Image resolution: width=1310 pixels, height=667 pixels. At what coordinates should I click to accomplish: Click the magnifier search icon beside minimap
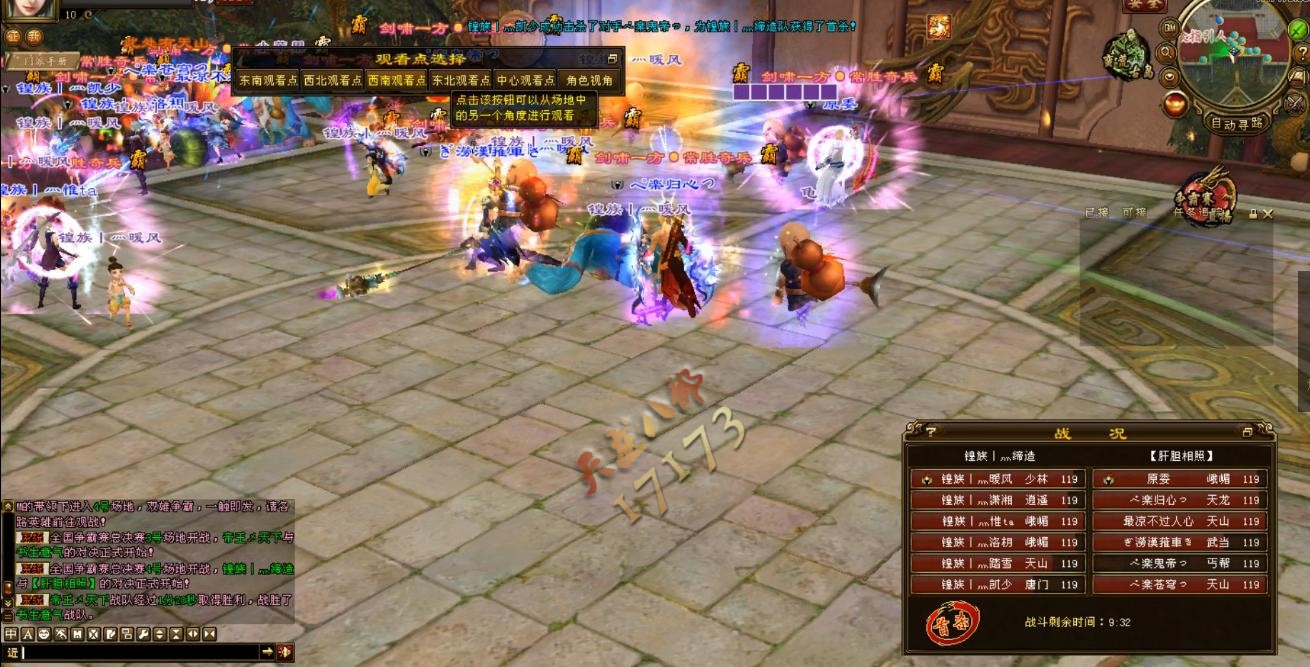coord(1166,53)
